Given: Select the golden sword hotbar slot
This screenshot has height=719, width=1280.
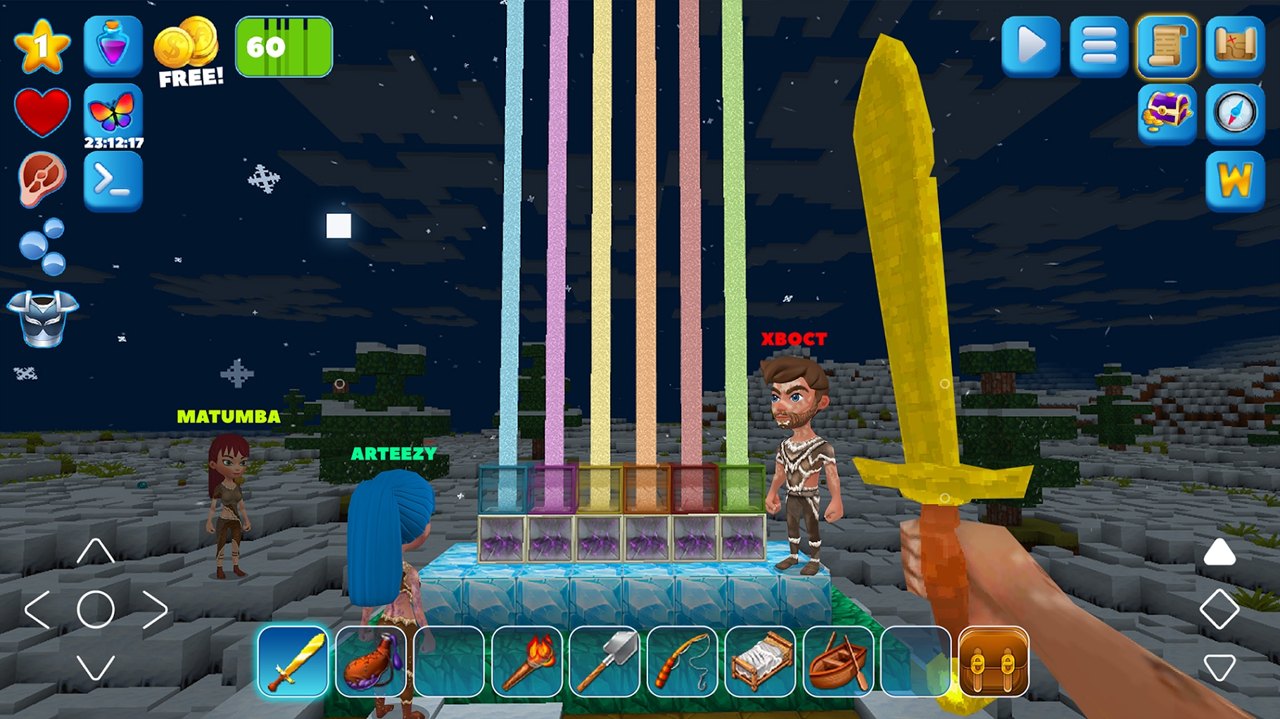Looking at the screenshot, I should tap(292, 661).
